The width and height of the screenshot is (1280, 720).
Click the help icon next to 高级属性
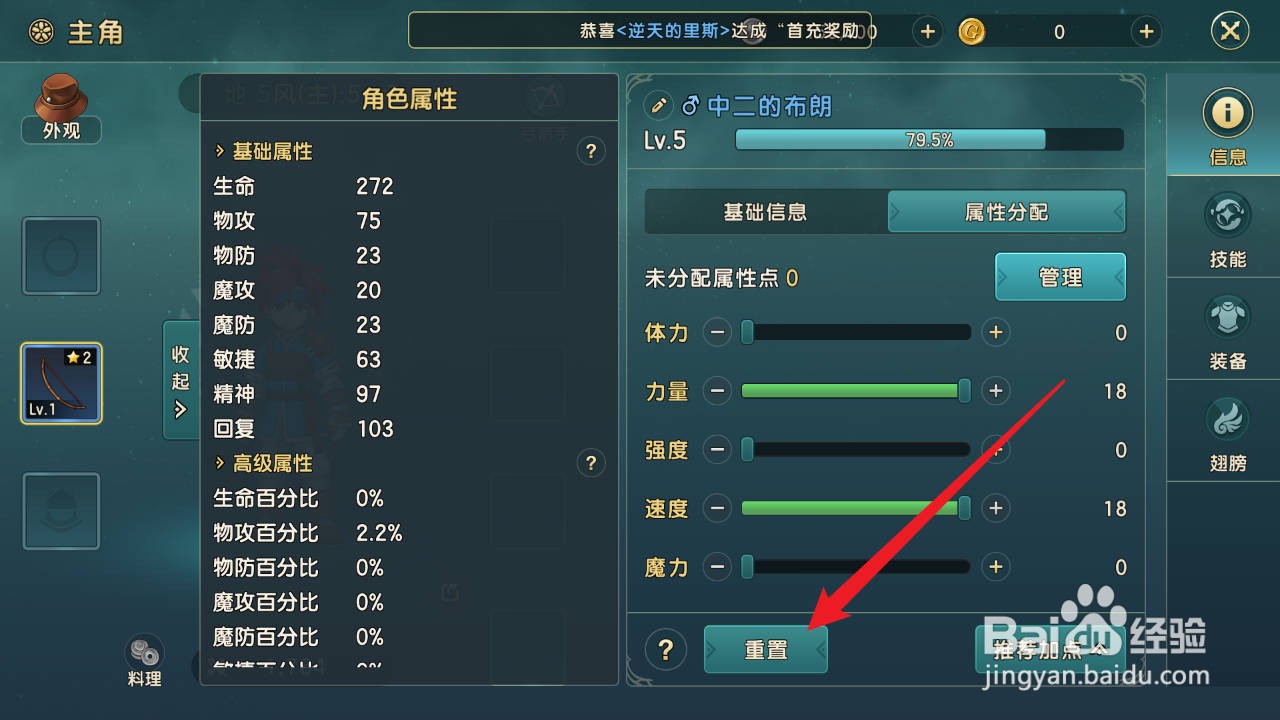point(591,463)
